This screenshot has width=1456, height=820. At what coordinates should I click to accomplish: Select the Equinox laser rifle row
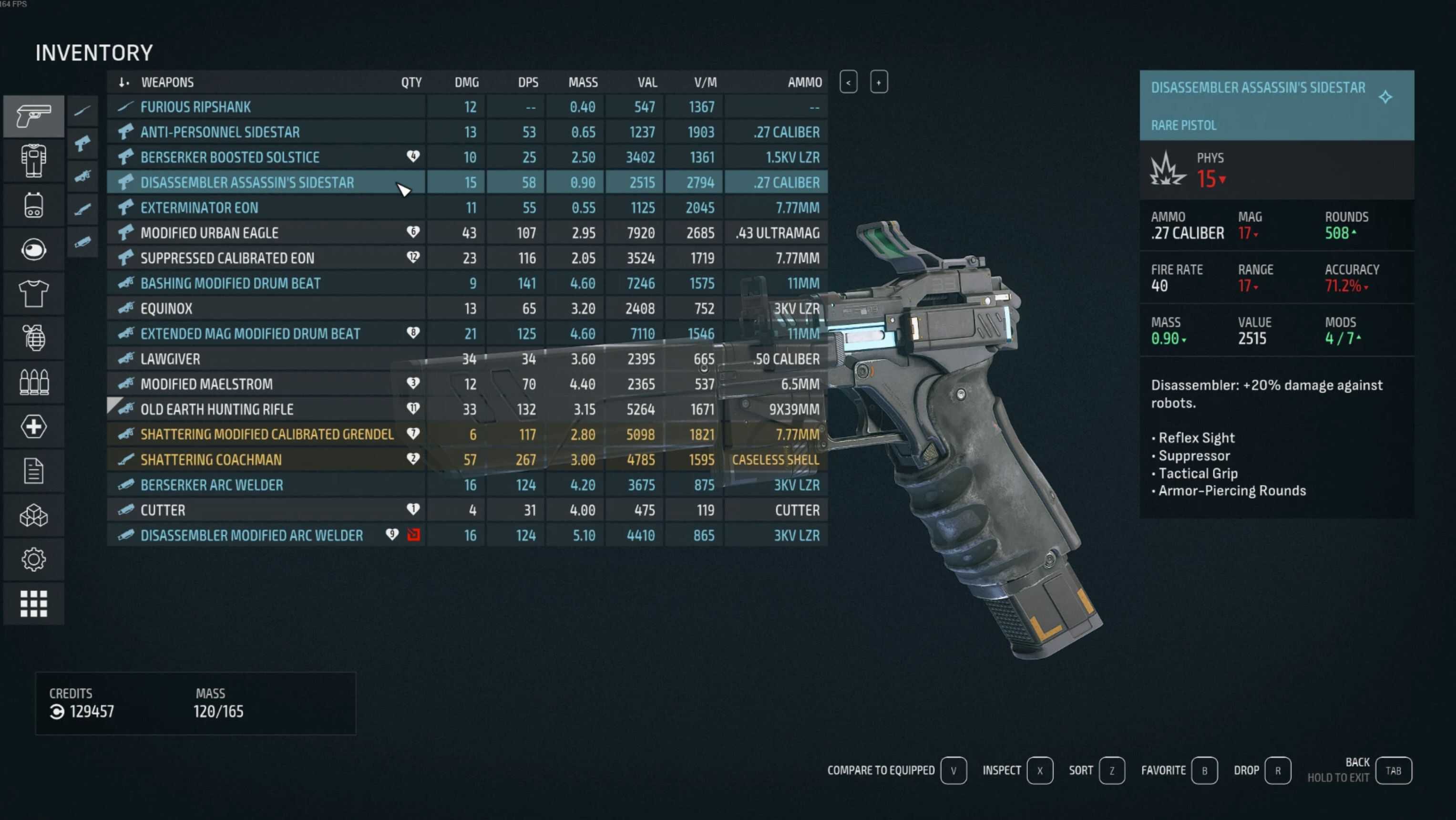(x=166, y=309)
